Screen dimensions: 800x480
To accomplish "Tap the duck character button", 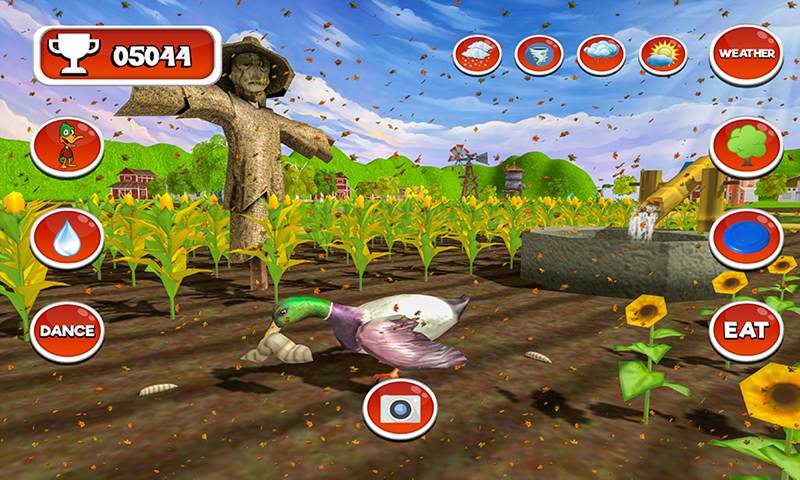I will click(x=68, y=146).
